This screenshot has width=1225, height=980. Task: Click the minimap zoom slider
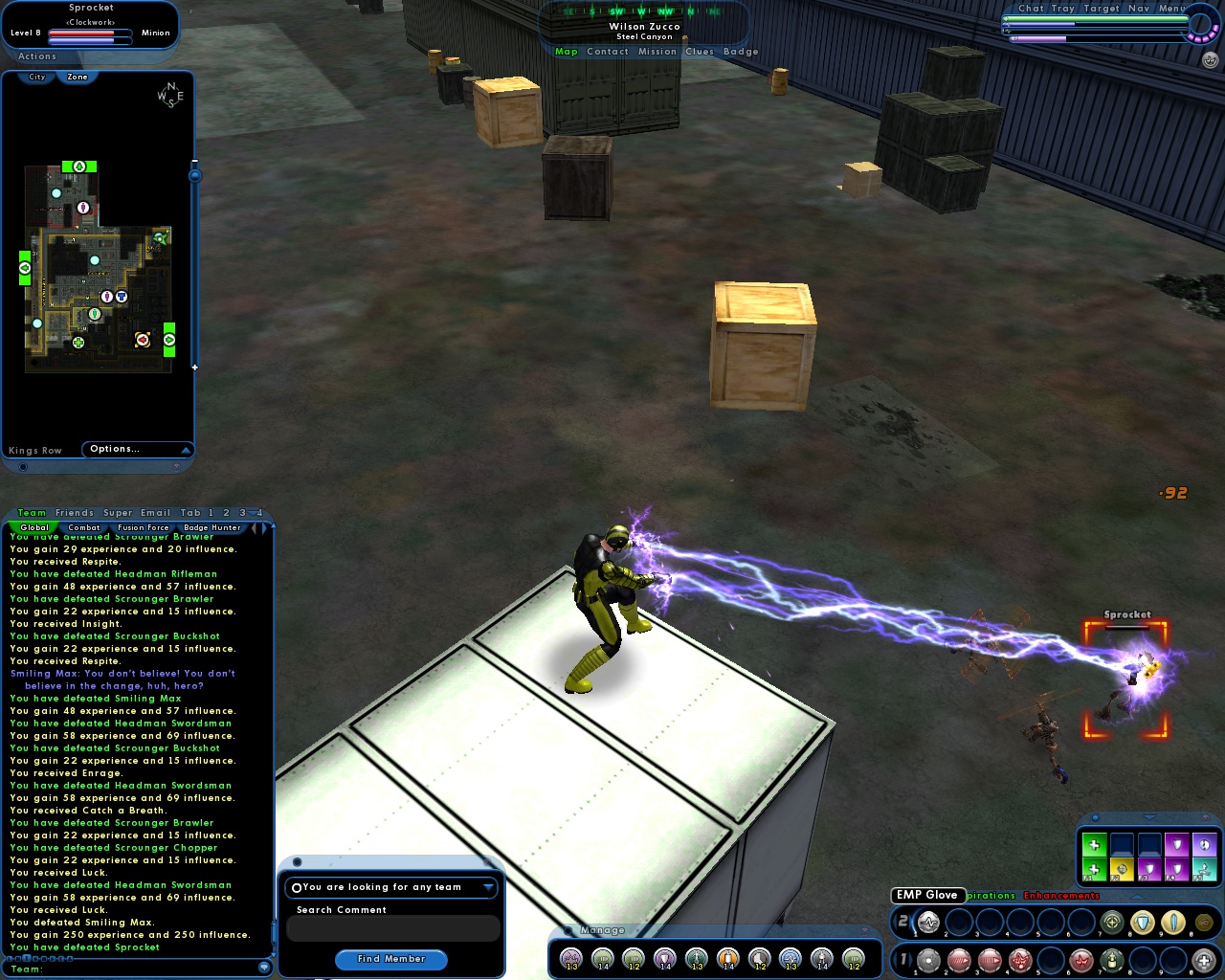click(193, 176)
